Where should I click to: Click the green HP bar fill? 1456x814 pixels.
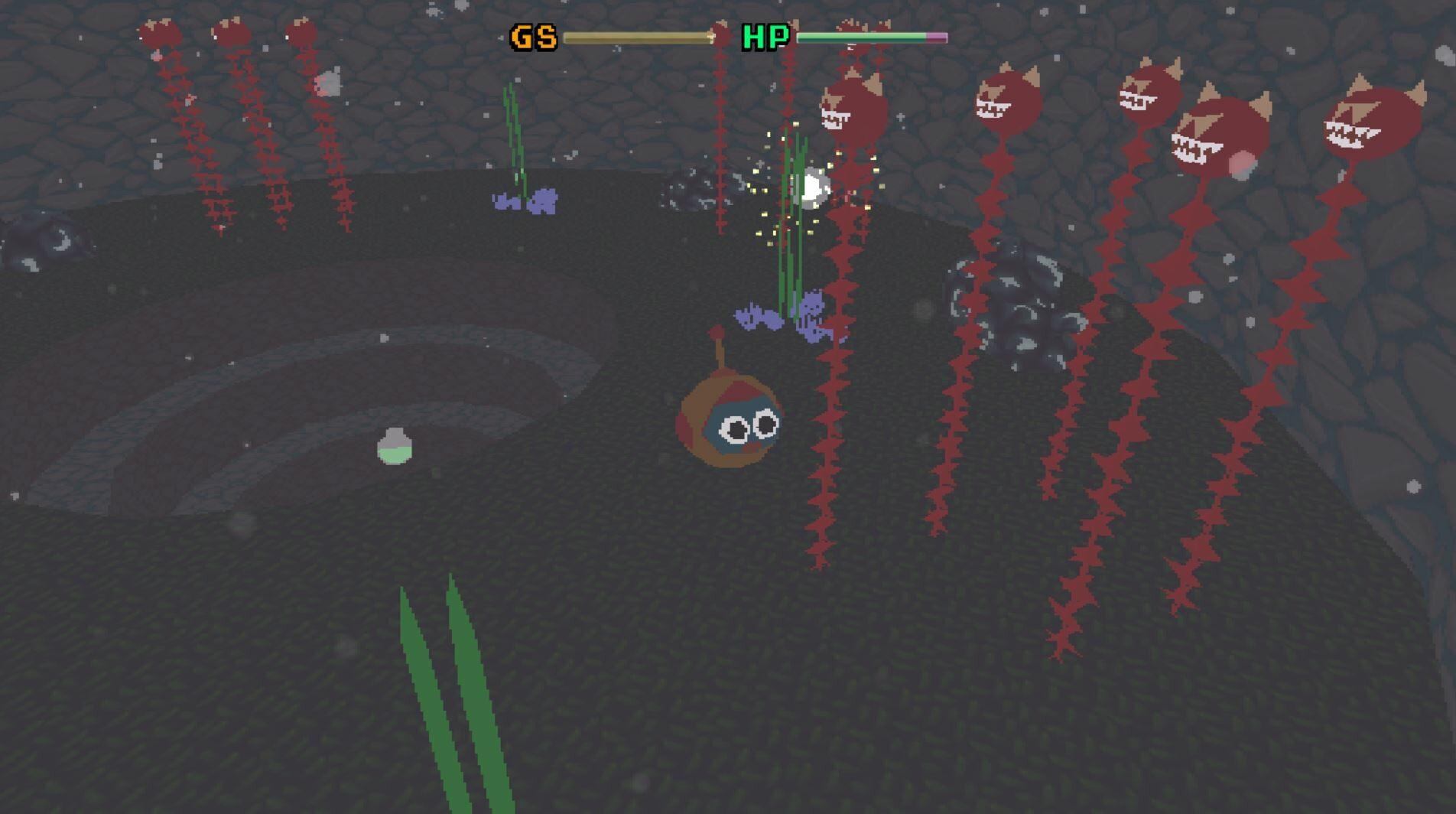pos(856,36)
